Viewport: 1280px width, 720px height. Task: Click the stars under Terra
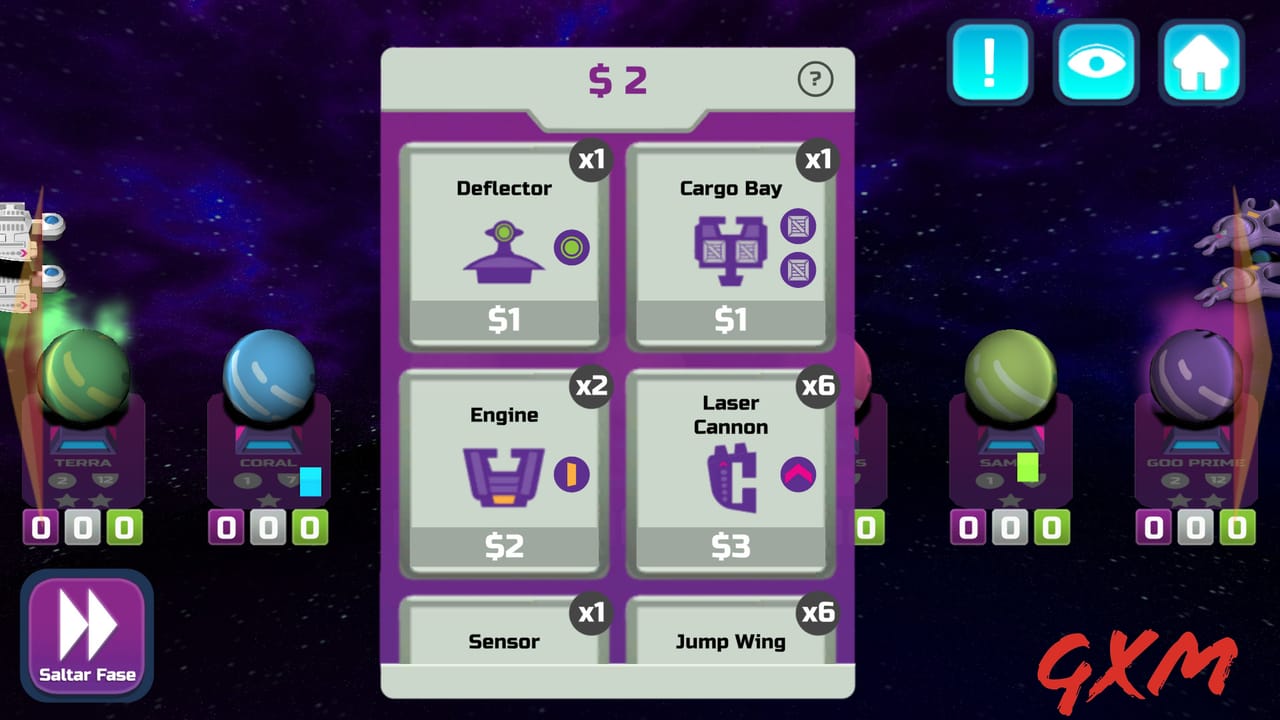click(84, 500)
